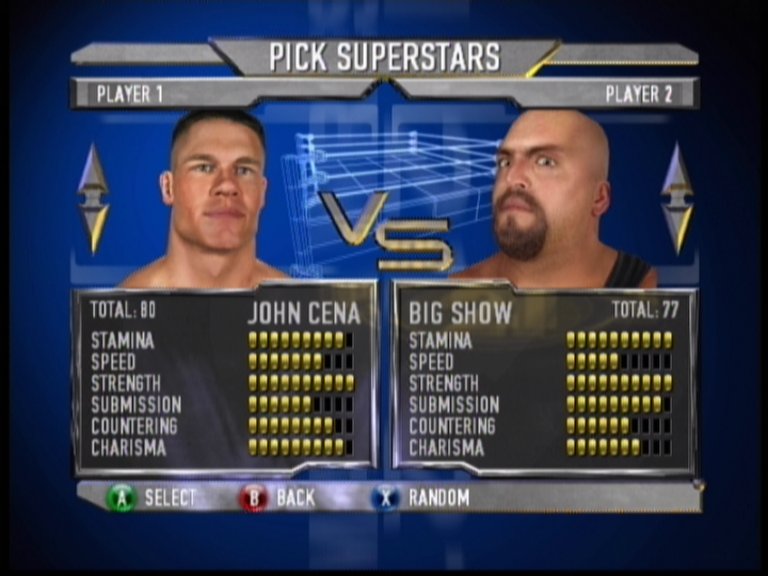Click Player 2's up arrow for previous superstar

pyautogui.click(x=677, y=170)
